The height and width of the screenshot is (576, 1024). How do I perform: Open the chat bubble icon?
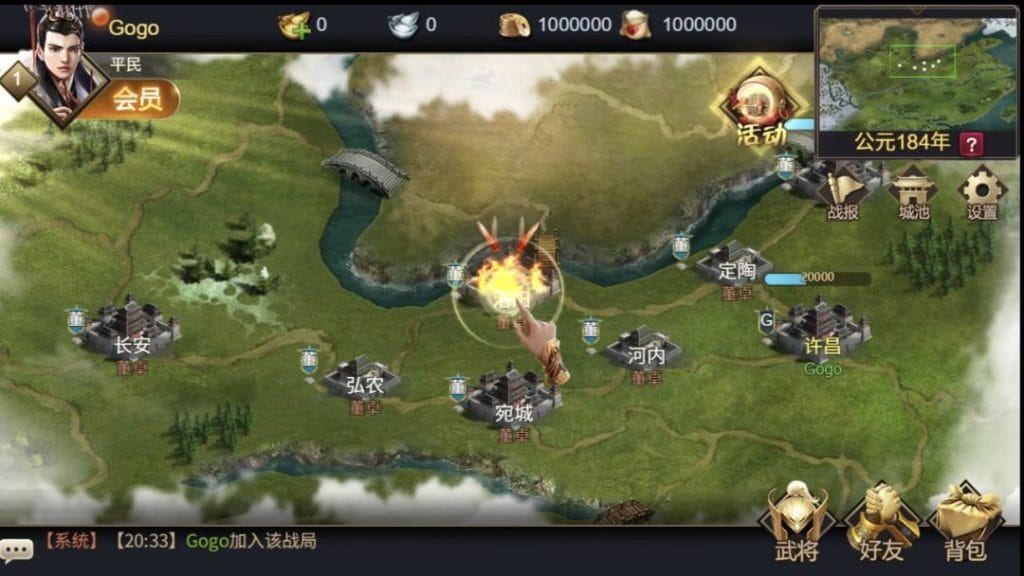pos(17,548)
